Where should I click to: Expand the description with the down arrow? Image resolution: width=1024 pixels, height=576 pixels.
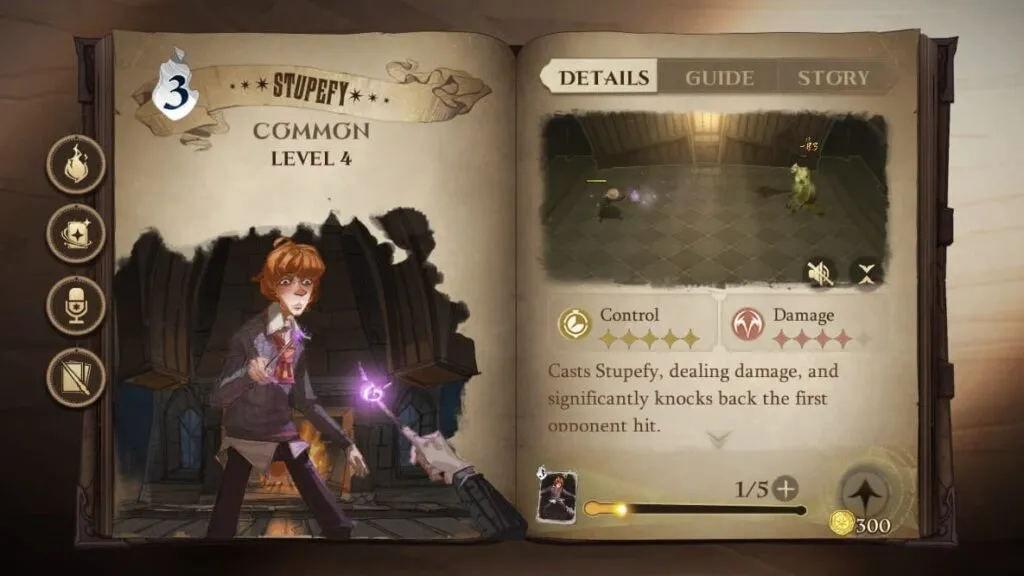coord(719,438)
